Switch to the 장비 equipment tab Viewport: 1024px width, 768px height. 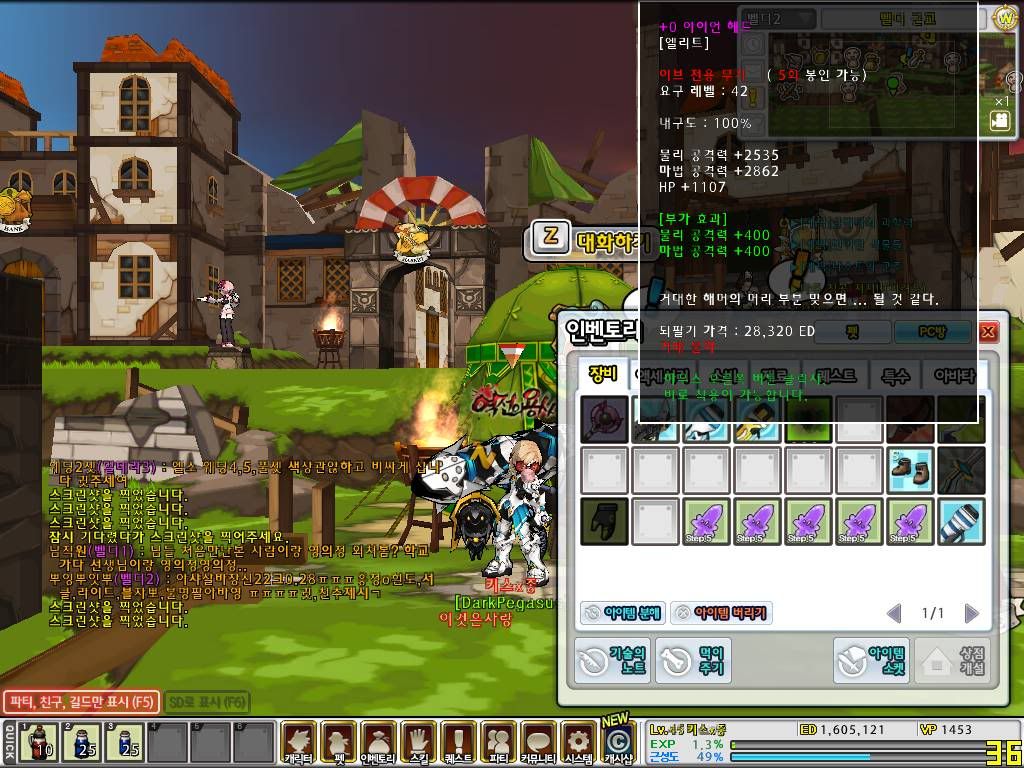(x=604, y=375)
